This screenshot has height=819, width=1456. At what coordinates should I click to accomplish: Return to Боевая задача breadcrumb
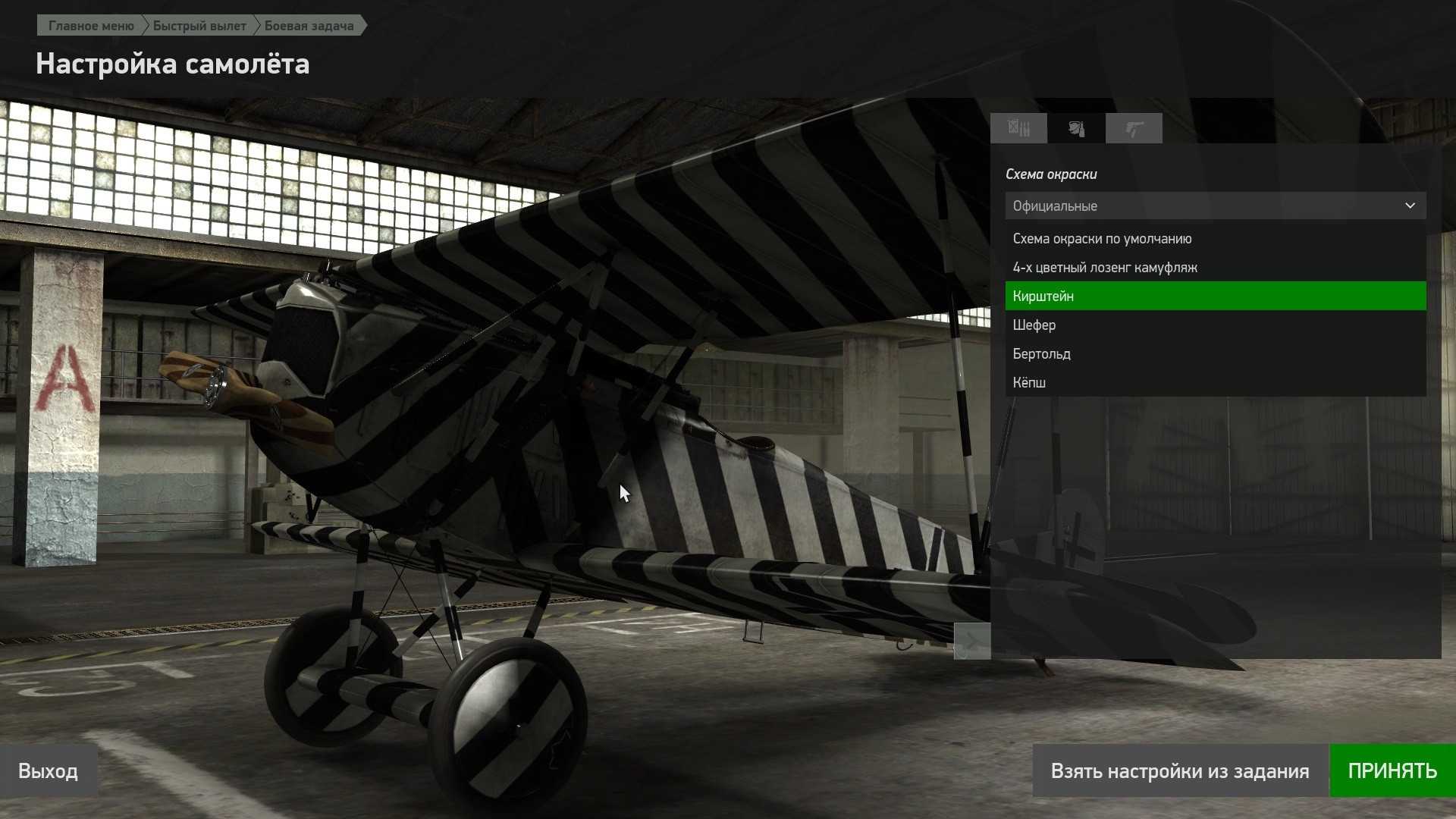coord(309,26)
